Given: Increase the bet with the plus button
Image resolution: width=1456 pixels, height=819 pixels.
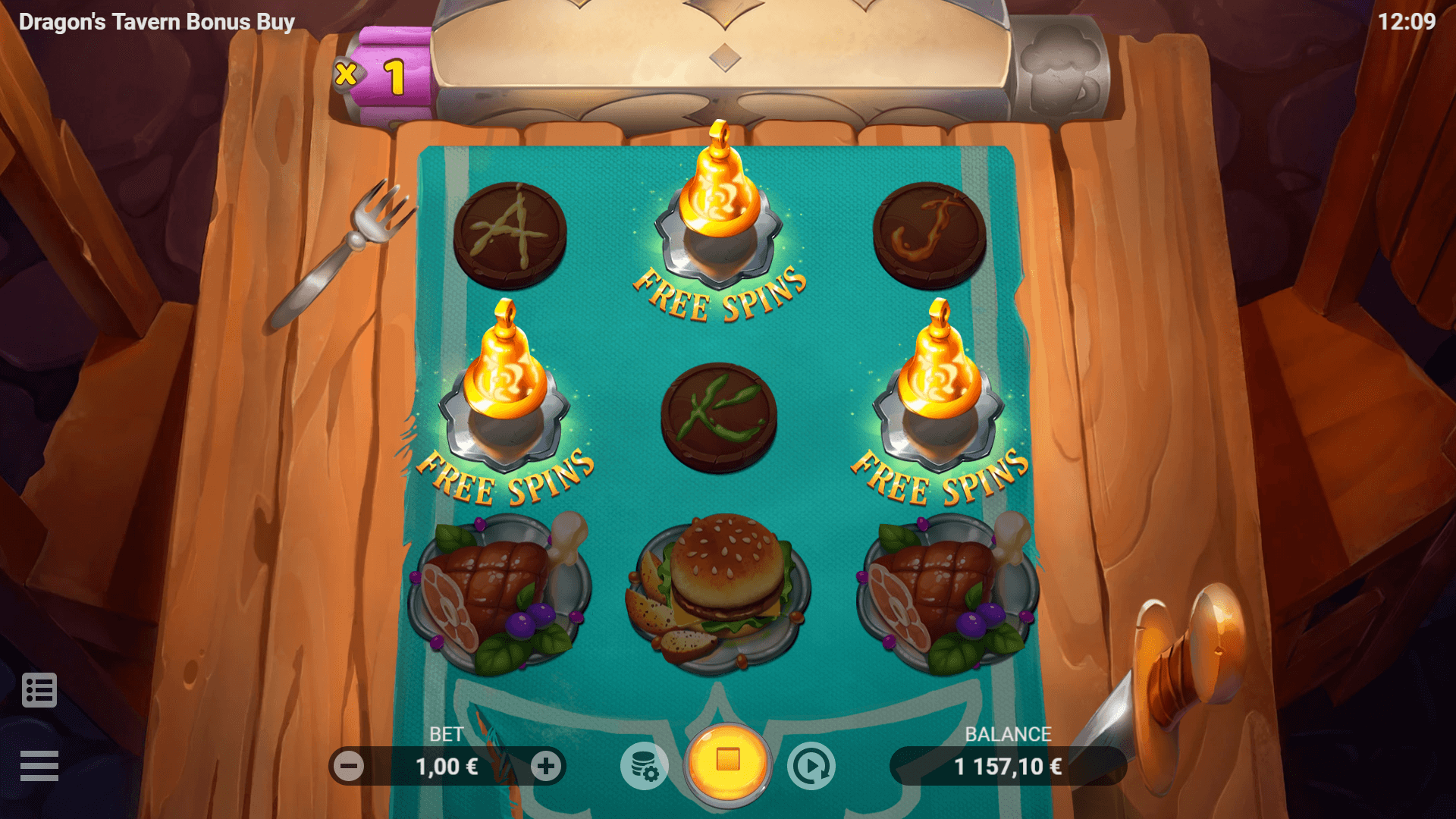Looking at the screenshot, I should coord(545,767).
